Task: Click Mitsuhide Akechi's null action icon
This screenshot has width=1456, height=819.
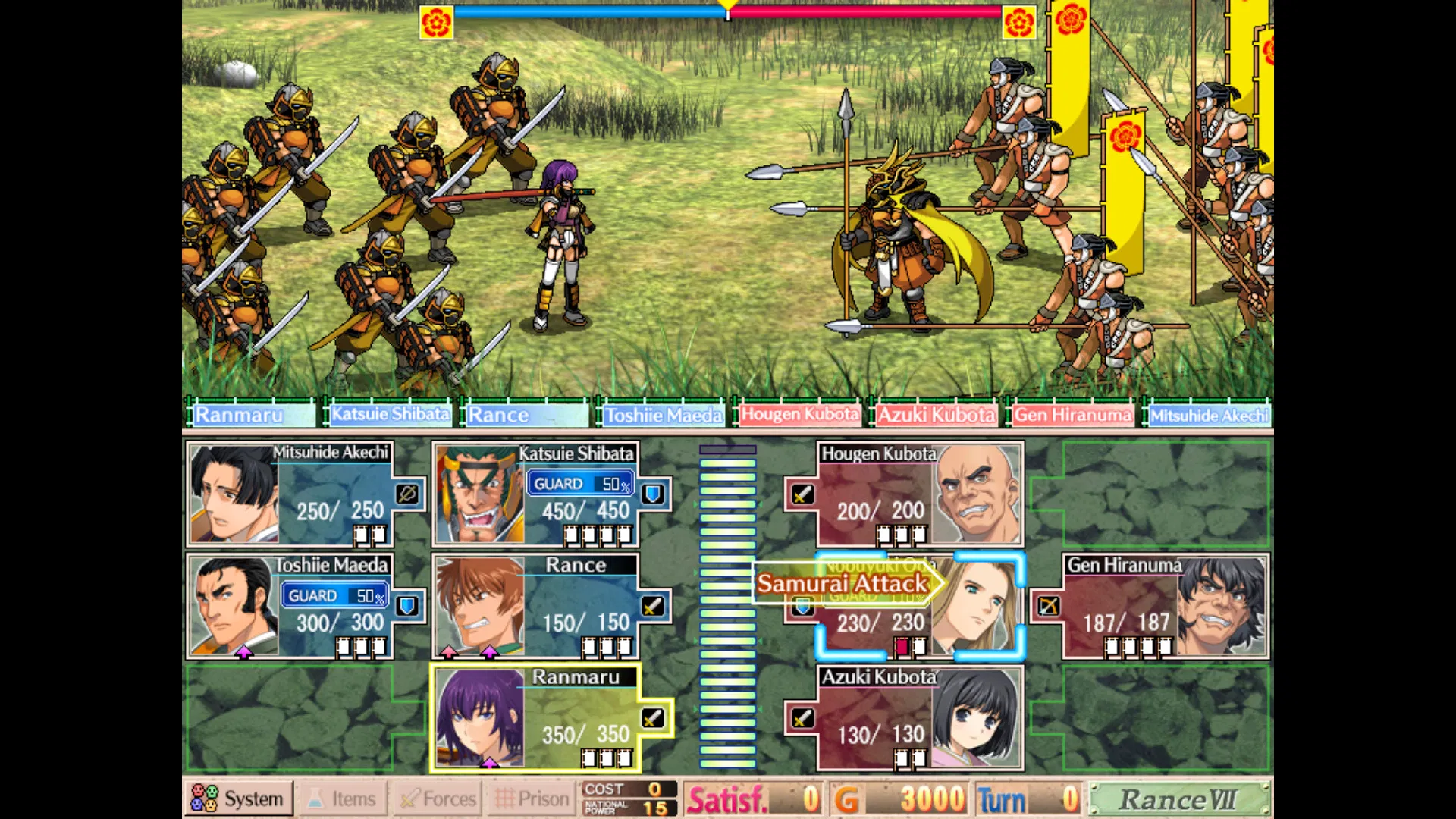Action: [409, 494]
